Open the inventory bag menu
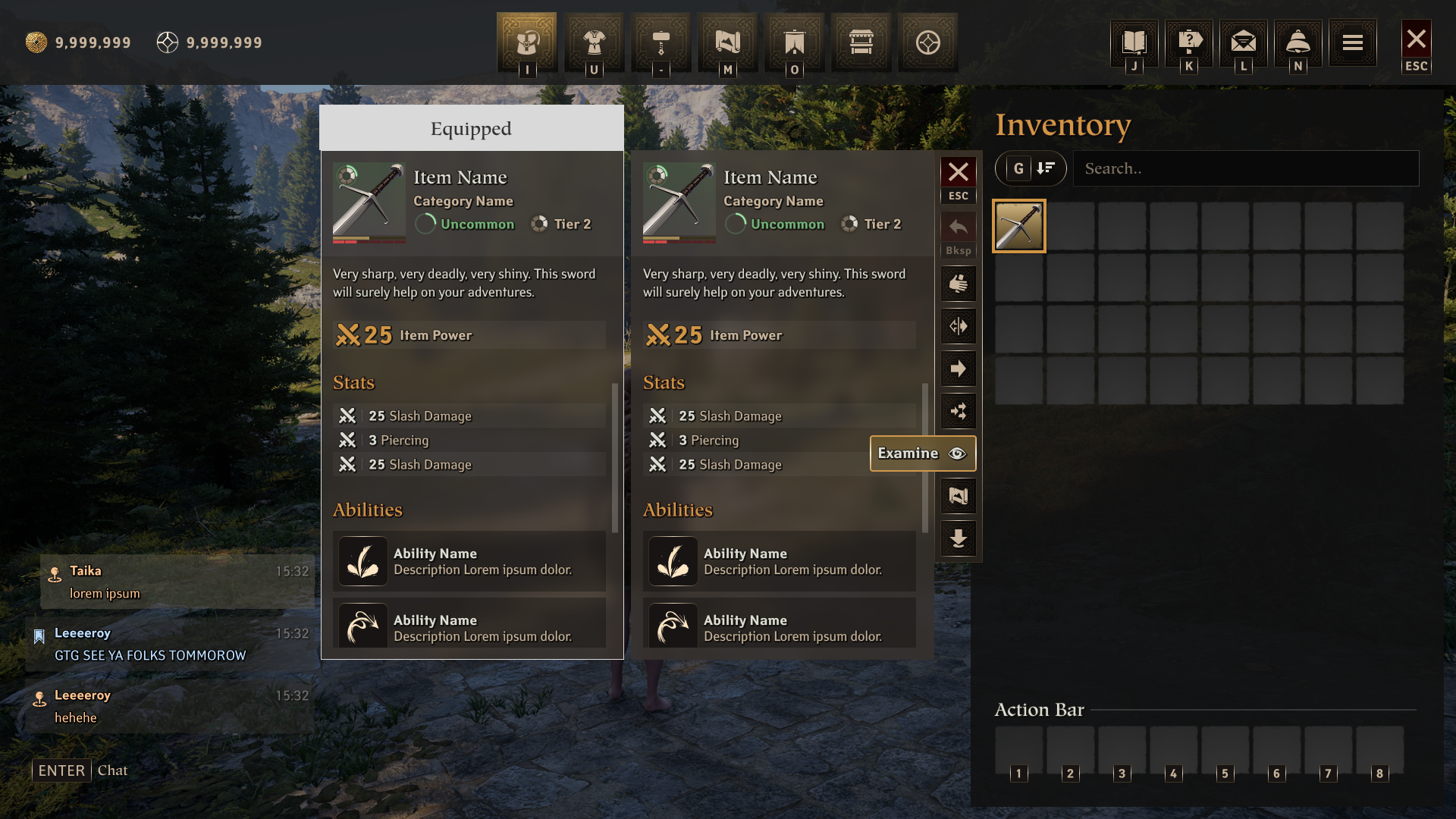This screenshot has height=819, width=1456. point(527,42)
